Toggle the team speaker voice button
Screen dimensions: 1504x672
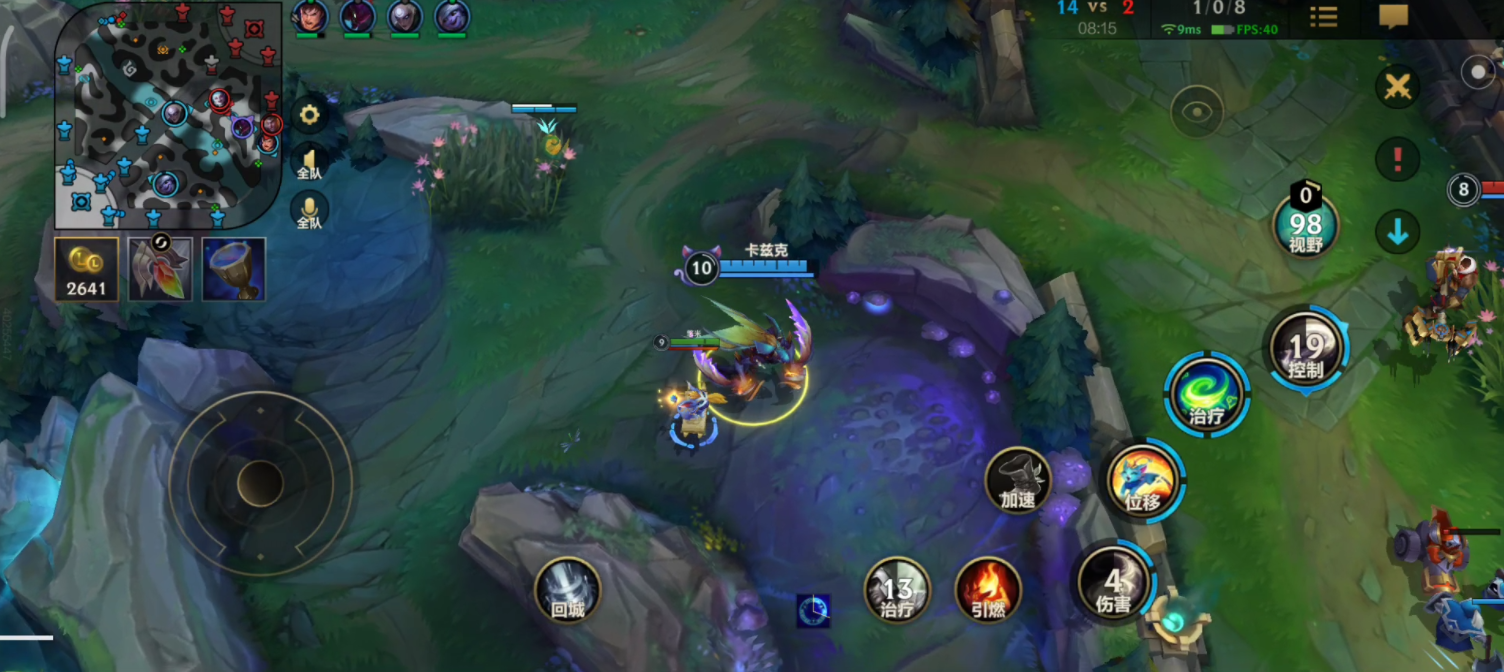[x=309, y=162]
